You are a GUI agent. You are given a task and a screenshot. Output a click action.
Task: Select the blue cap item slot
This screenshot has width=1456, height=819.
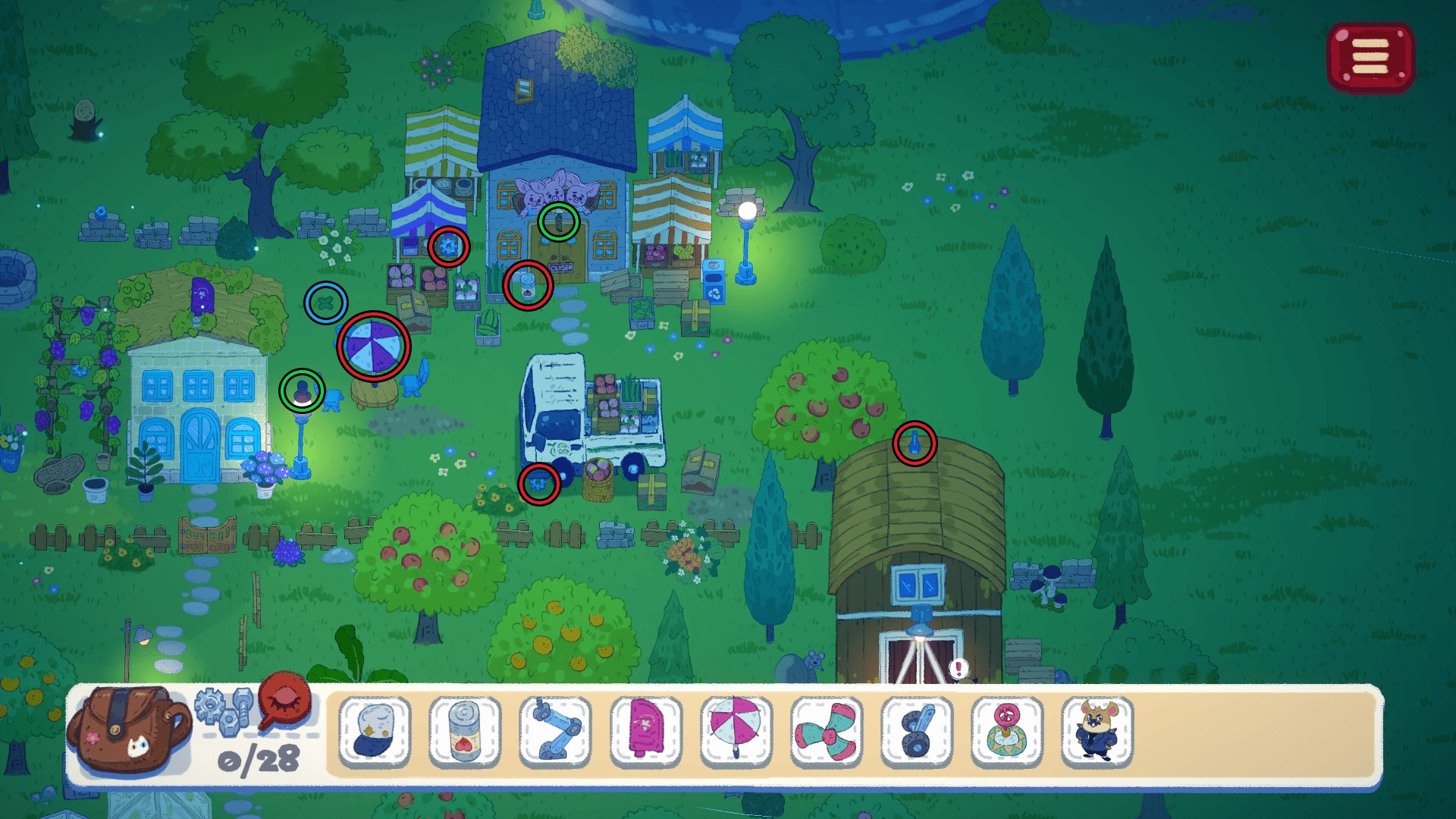pyautogui.click(x=375, y=731)
